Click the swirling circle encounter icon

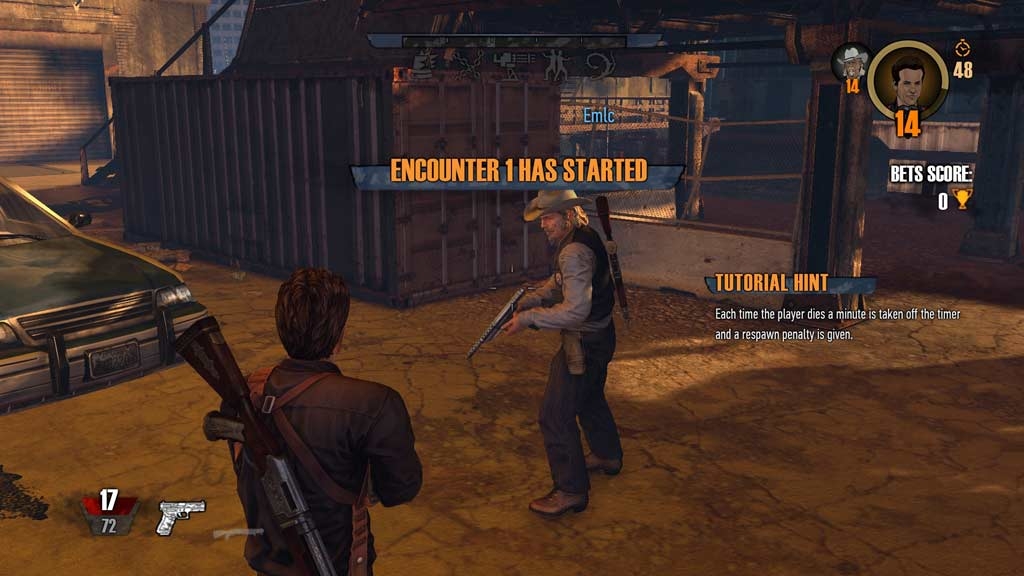pyautogui.click(x=598, y=66)
